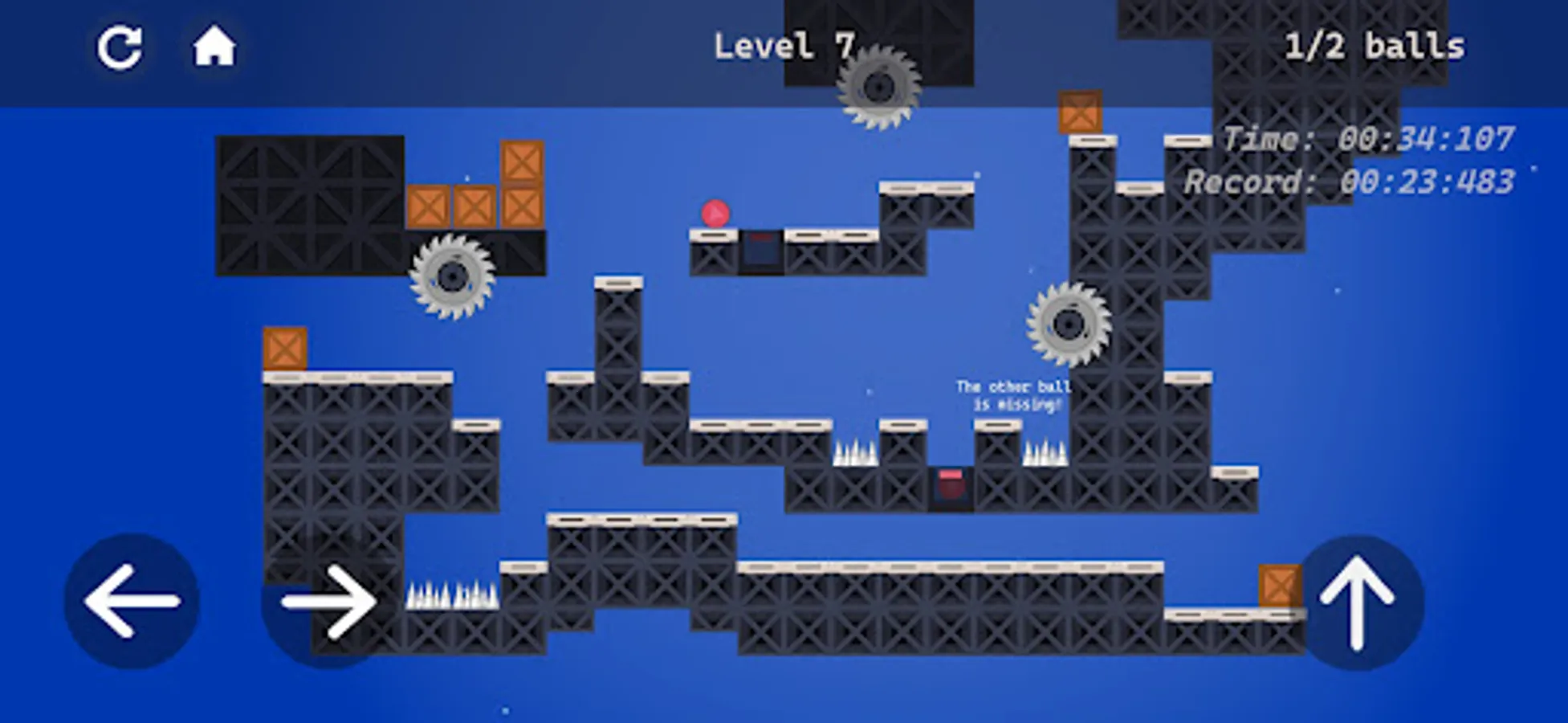Click the 'Level 7' title text

[784, 46]
